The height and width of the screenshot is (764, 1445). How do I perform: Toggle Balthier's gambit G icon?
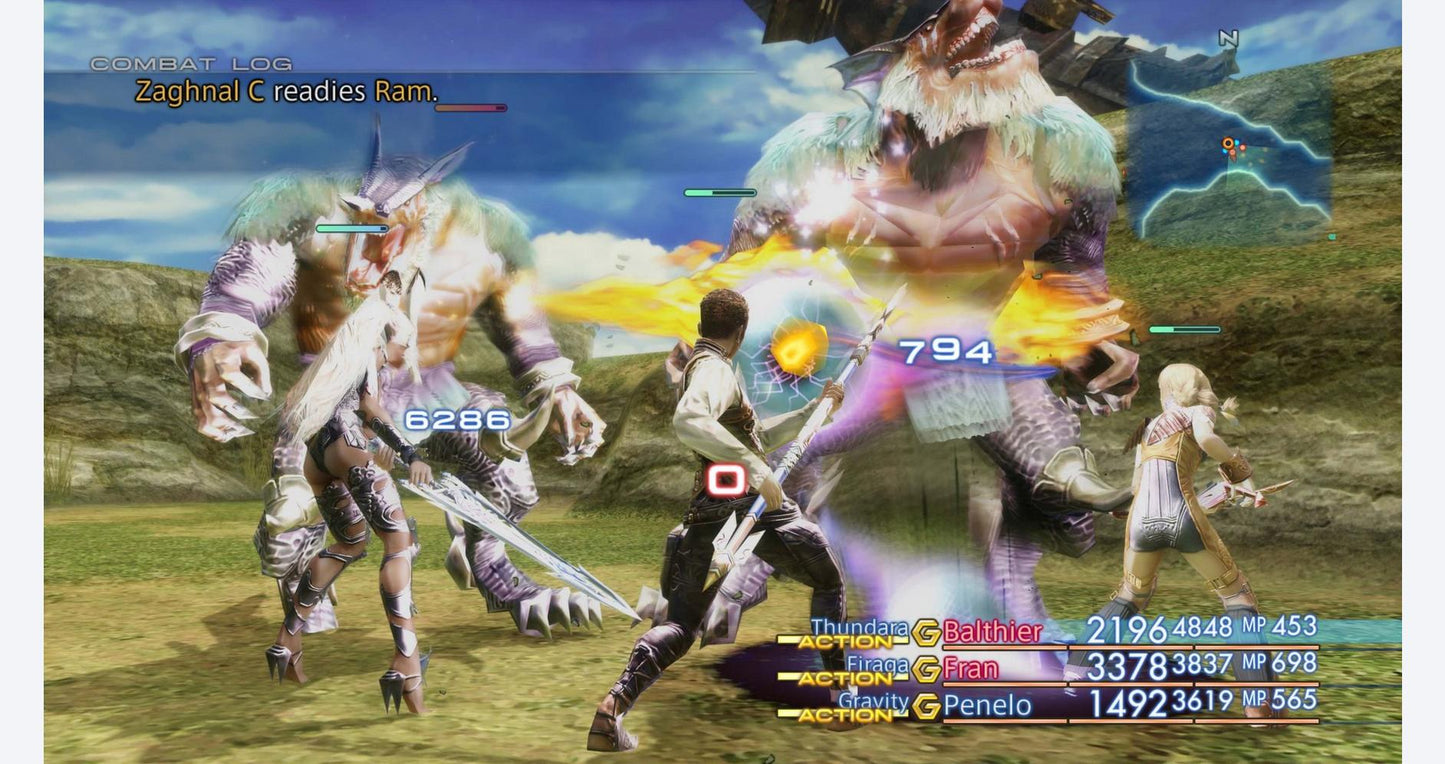pyautogui.click(x=926, y=632)
